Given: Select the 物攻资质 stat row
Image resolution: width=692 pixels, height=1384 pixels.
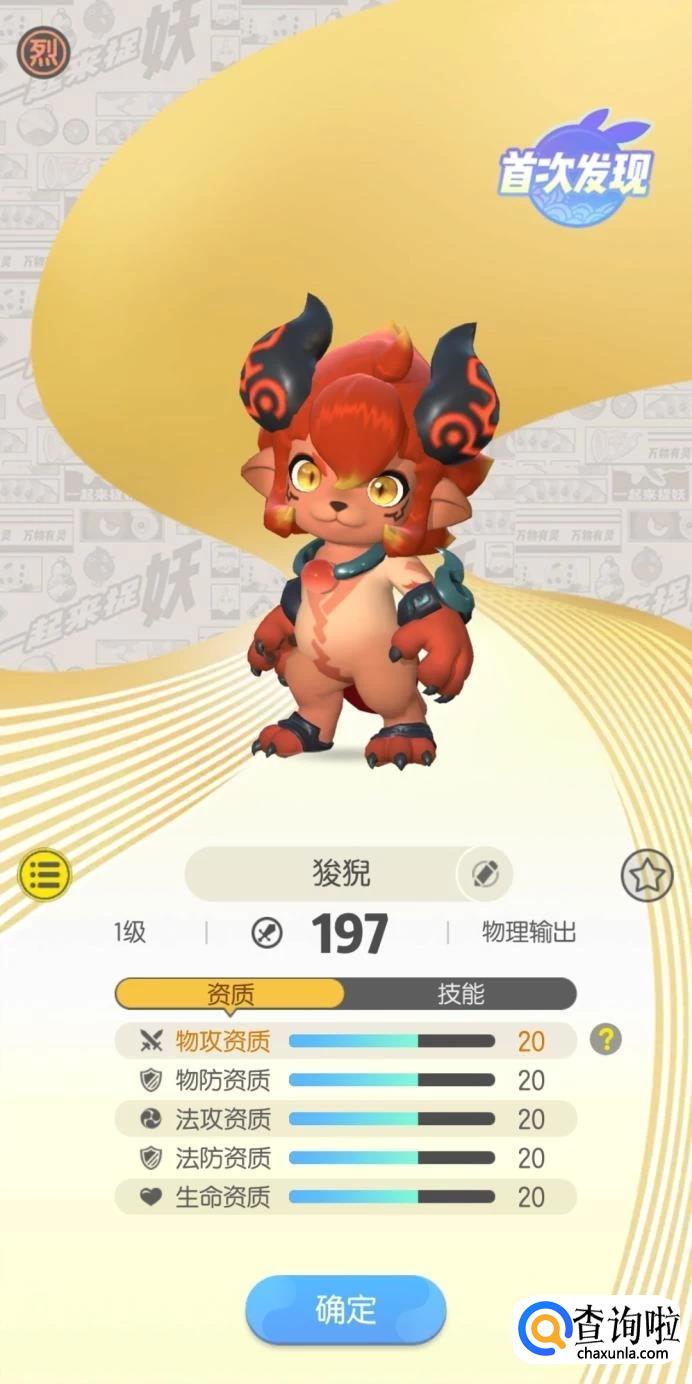Looking at the screenshot, I should 345,1041.
